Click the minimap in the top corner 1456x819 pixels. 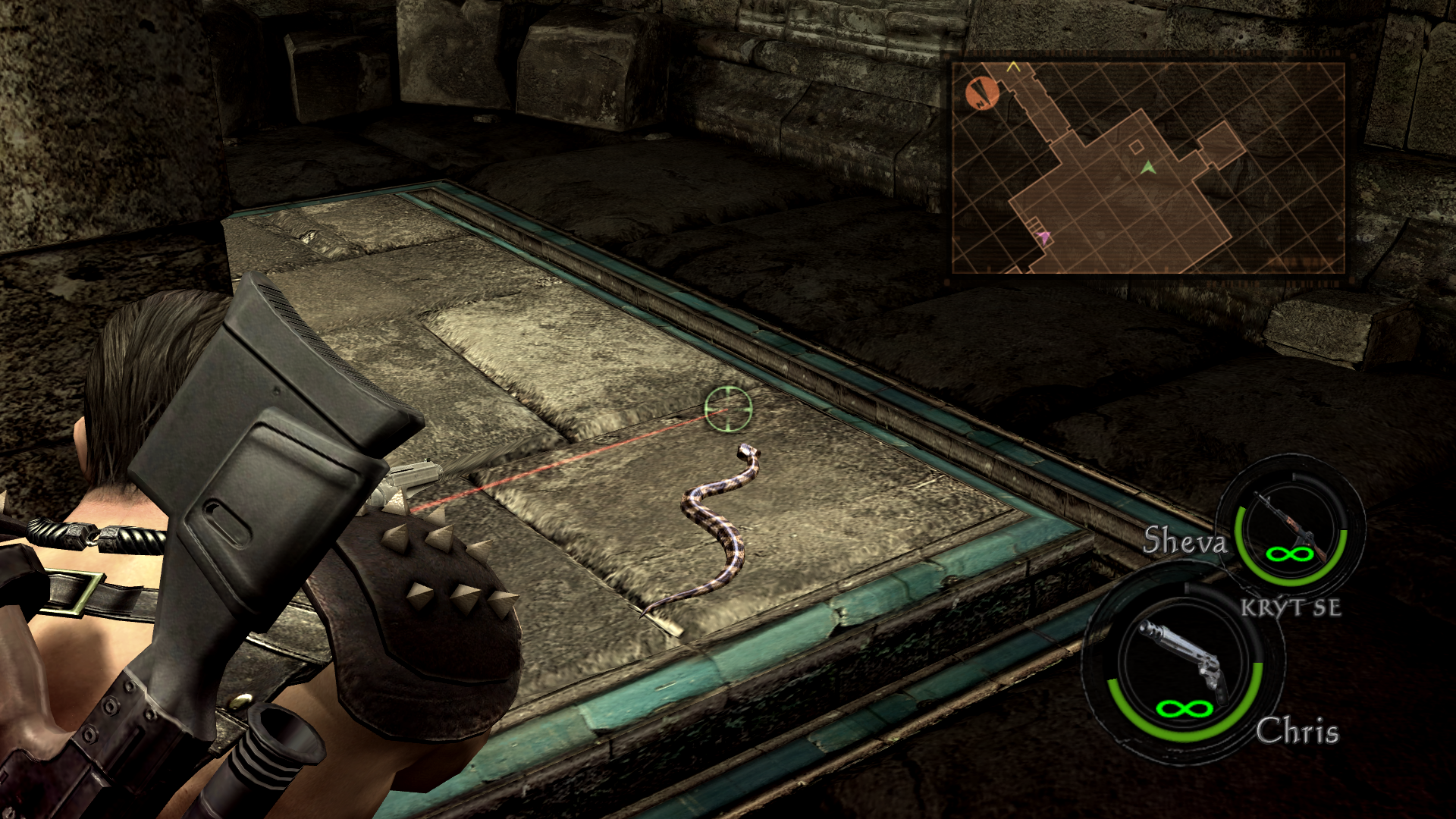click(1148, 168)
